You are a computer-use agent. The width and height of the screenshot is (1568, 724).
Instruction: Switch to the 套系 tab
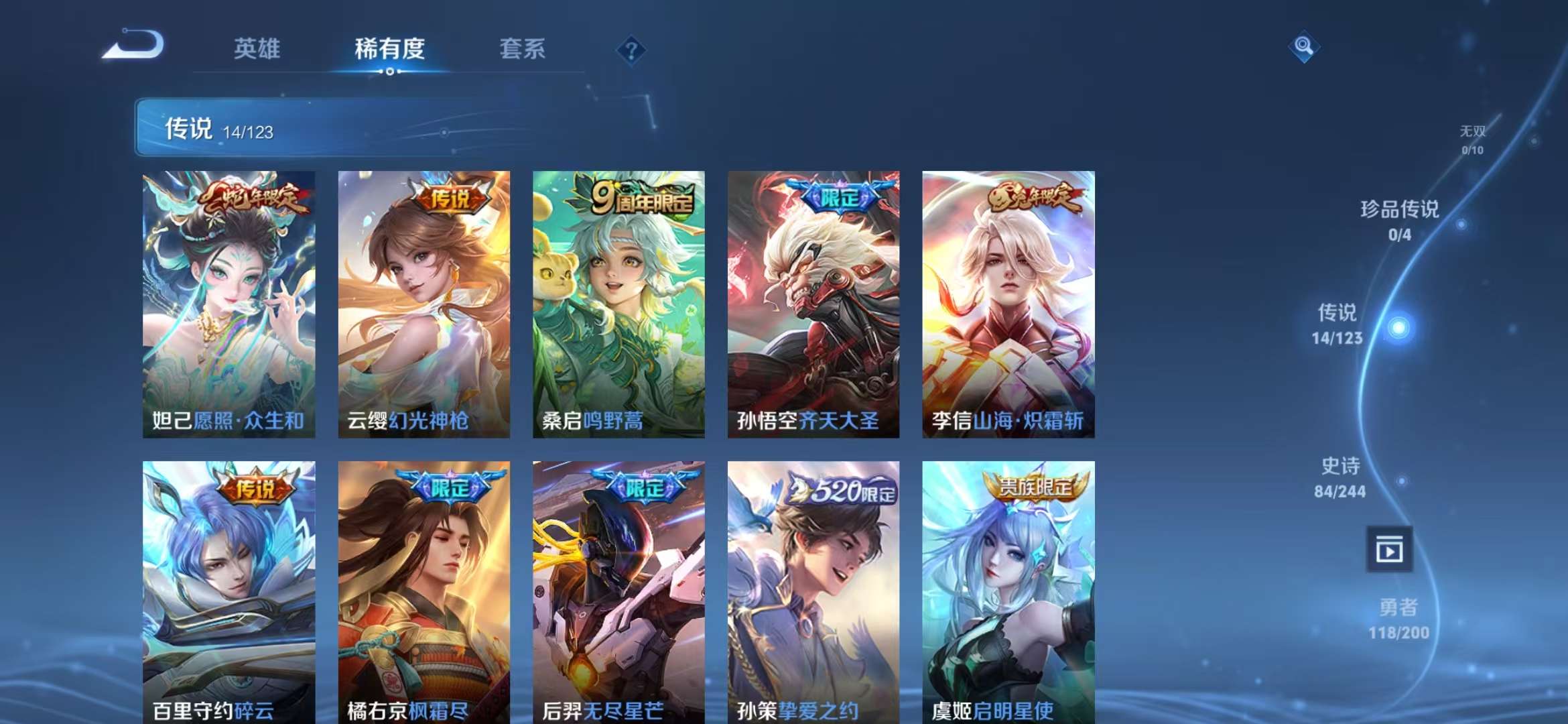(x=521, y=48)
